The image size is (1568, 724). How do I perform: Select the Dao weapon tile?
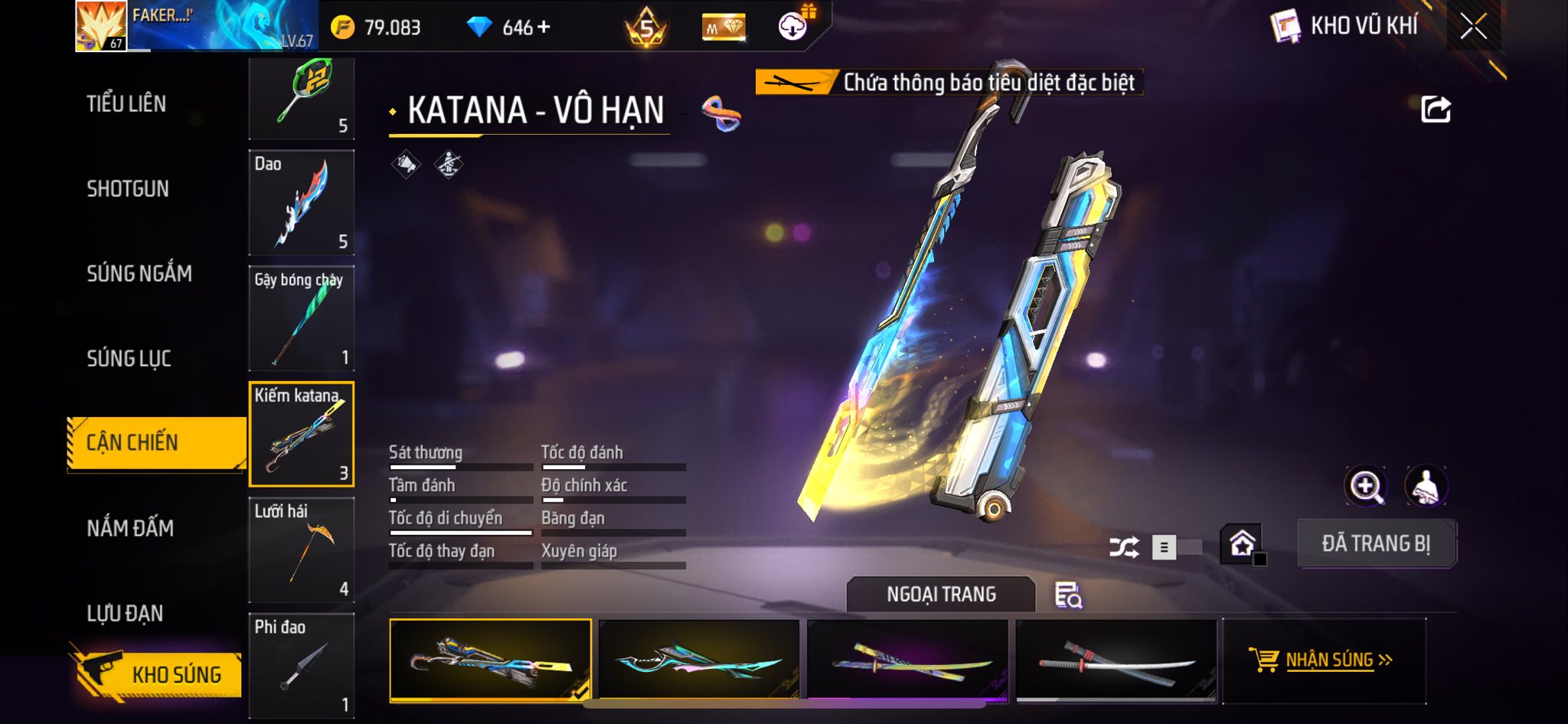click(x=302, y=203)
